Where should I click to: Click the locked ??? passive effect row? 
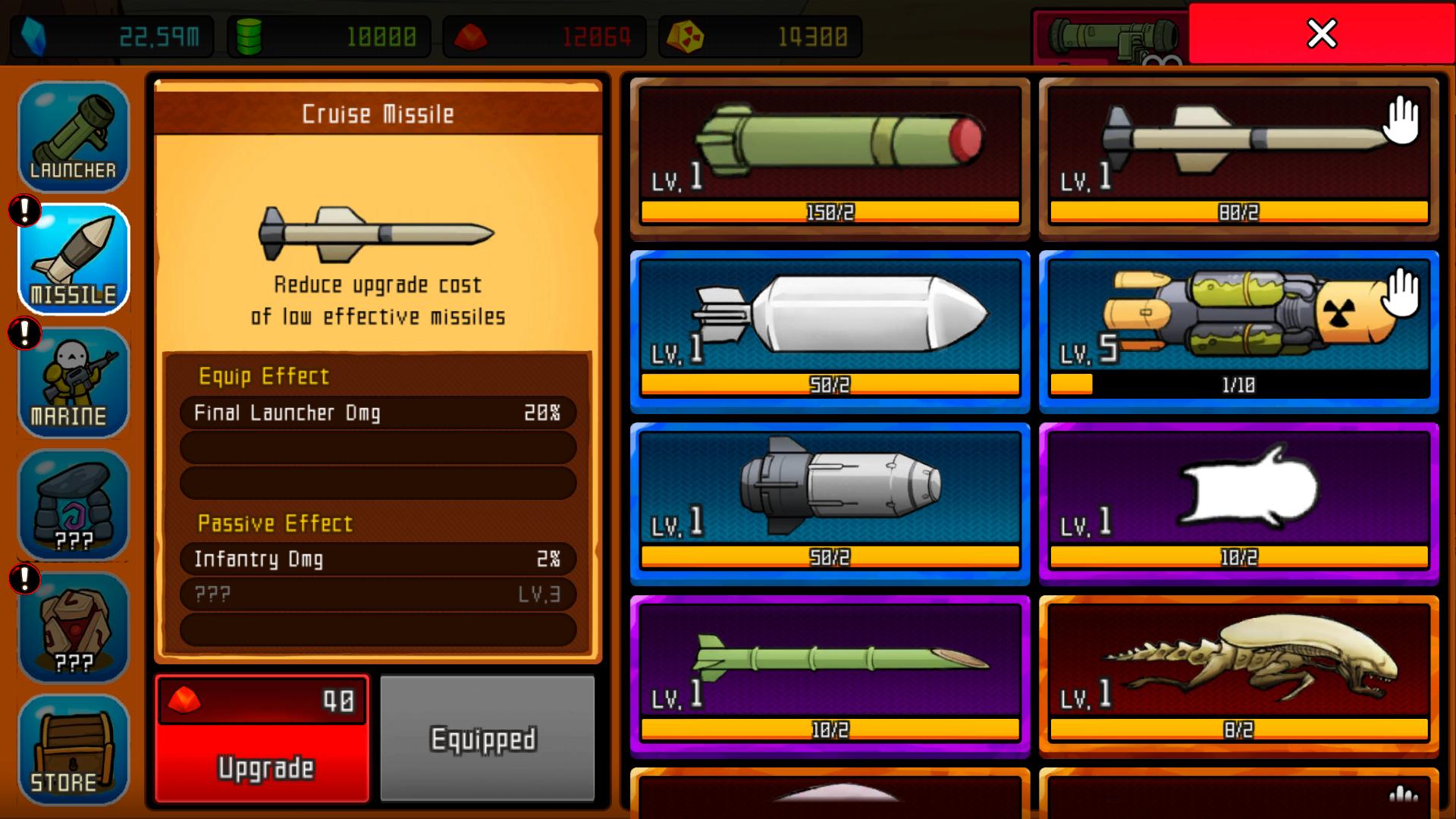pos(378,595)
